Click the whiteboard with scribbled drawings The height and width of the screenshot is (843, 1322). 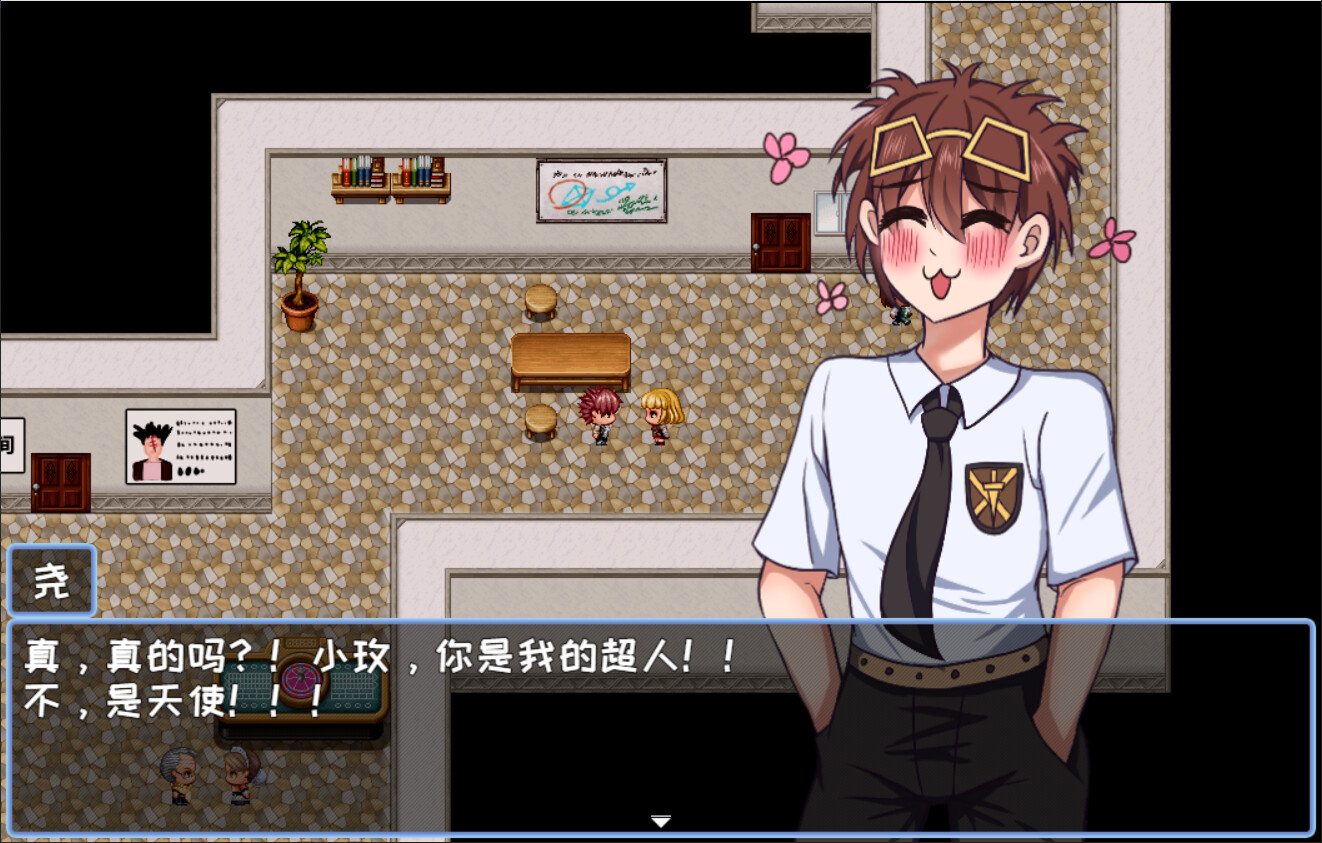[x=601, y=190]
